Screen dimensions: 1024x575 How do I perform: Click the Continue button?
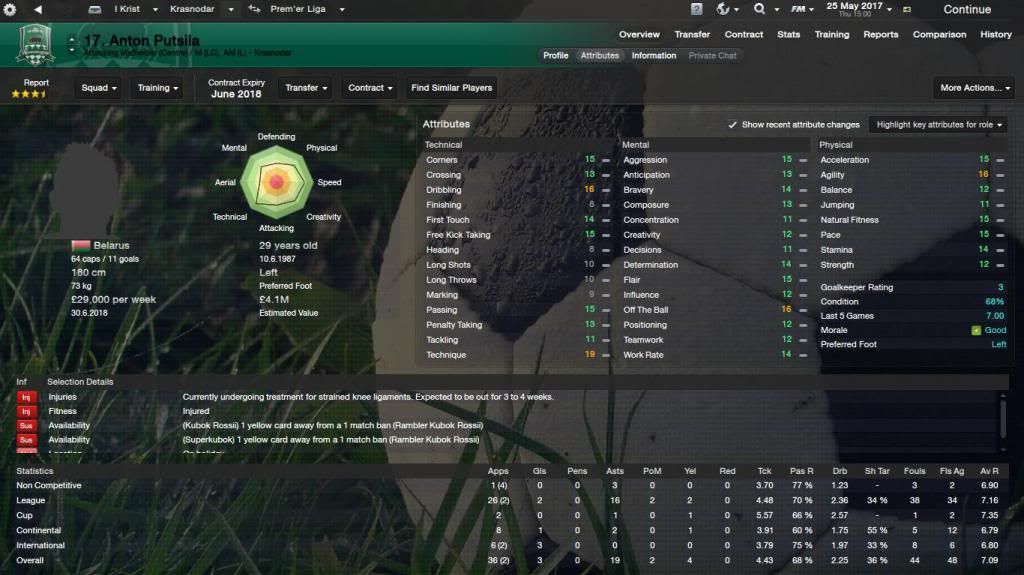pyautogui.click(x=966, y=10)
